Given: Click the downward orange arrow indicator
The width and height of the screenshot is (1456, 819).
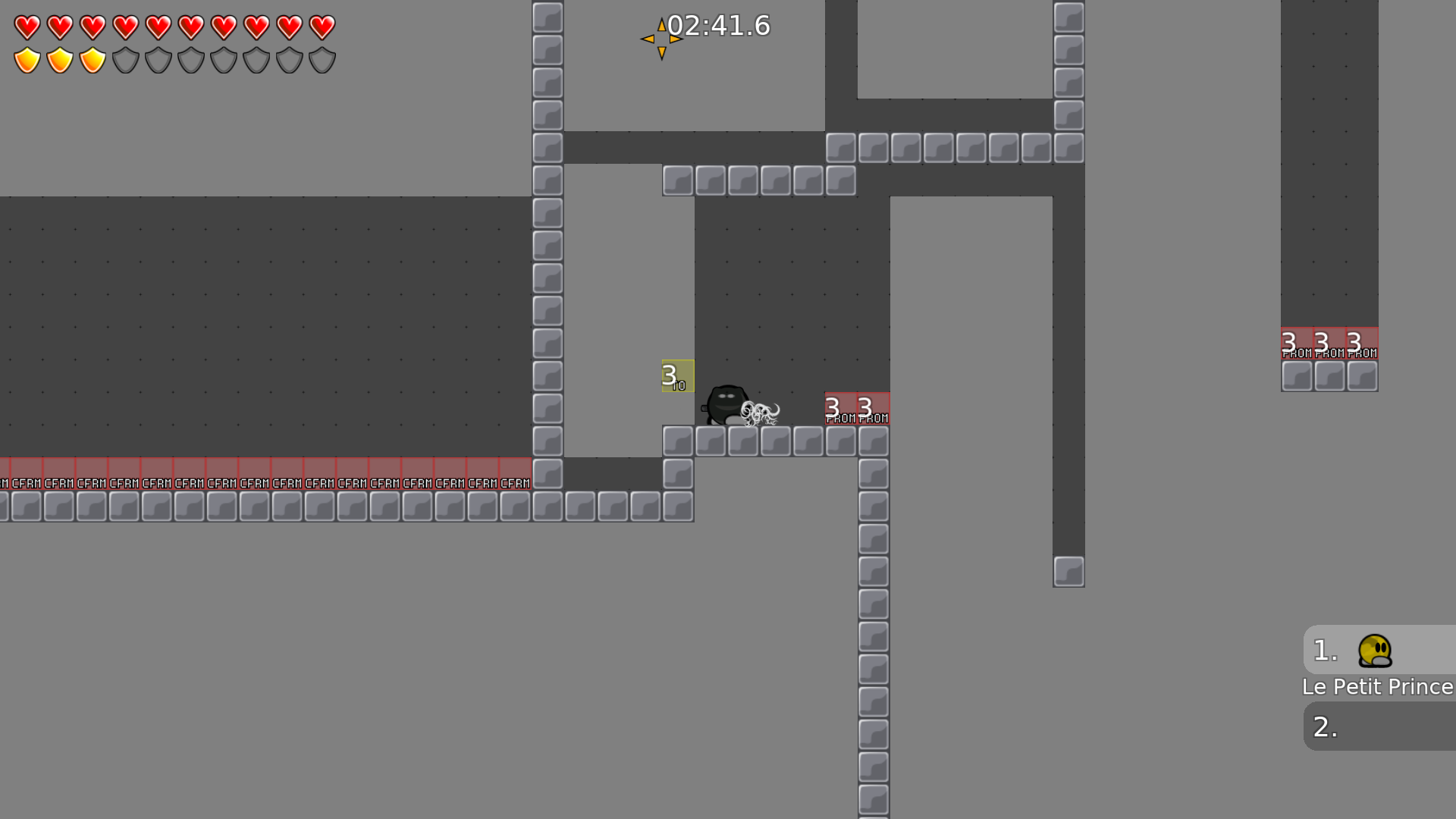Looking at the screenshot, I should pos(663,52).
